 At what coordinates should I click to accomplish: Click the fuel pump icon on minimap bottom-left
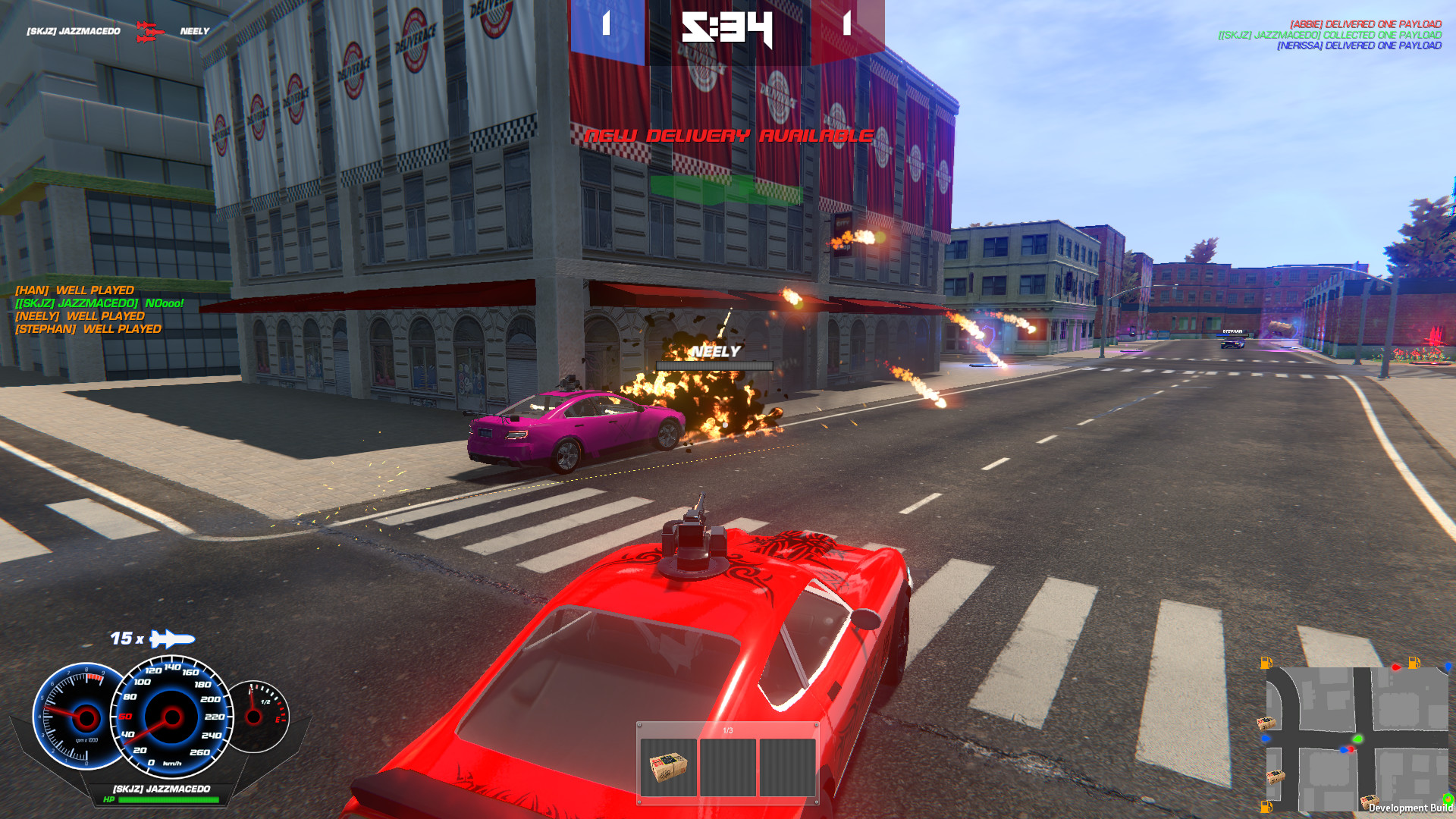click(1266, 808)
